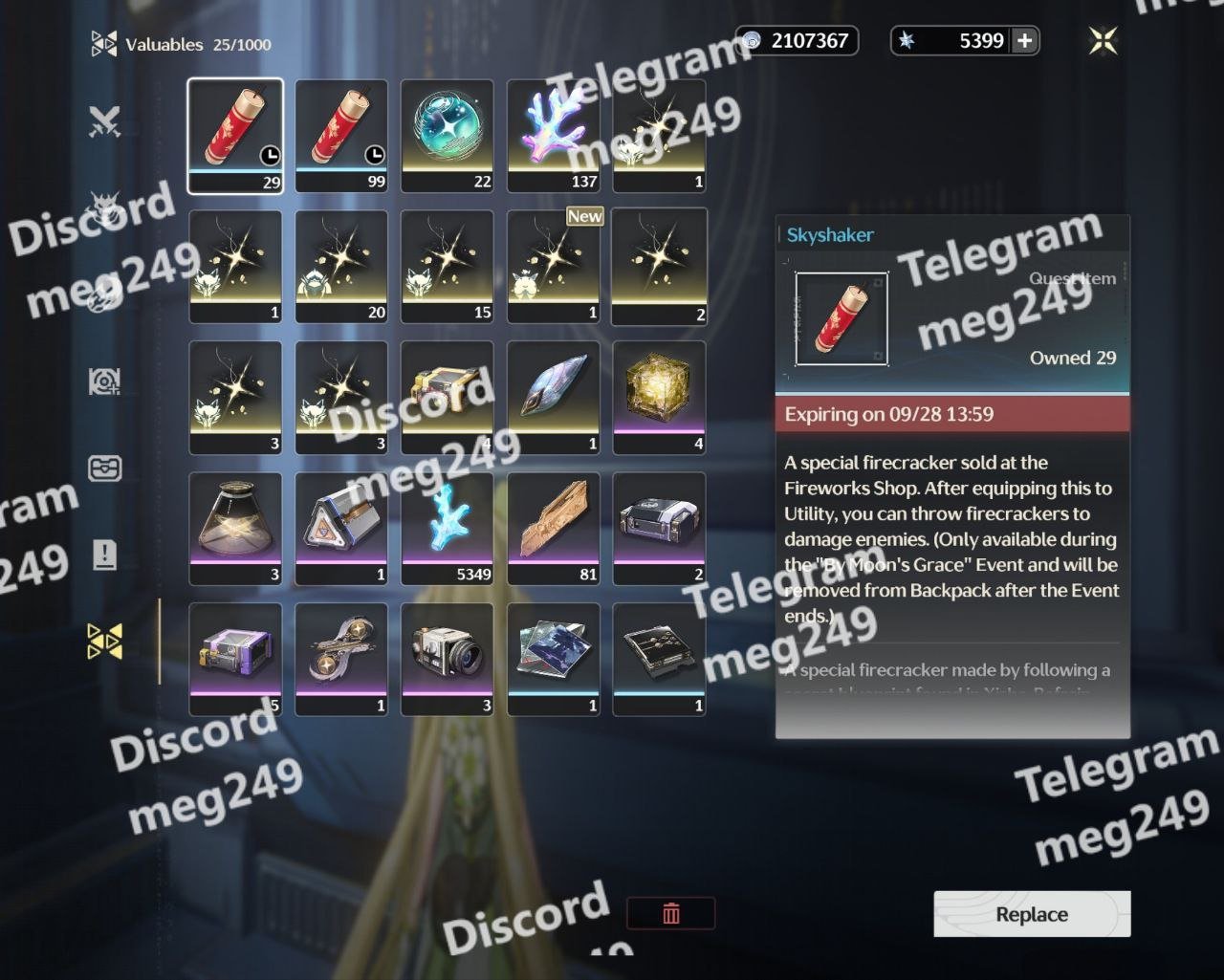The height and width of the screenshot is (980, 1224).
Task: Choose the teal glowing orb item
Action: pos(448,136)
